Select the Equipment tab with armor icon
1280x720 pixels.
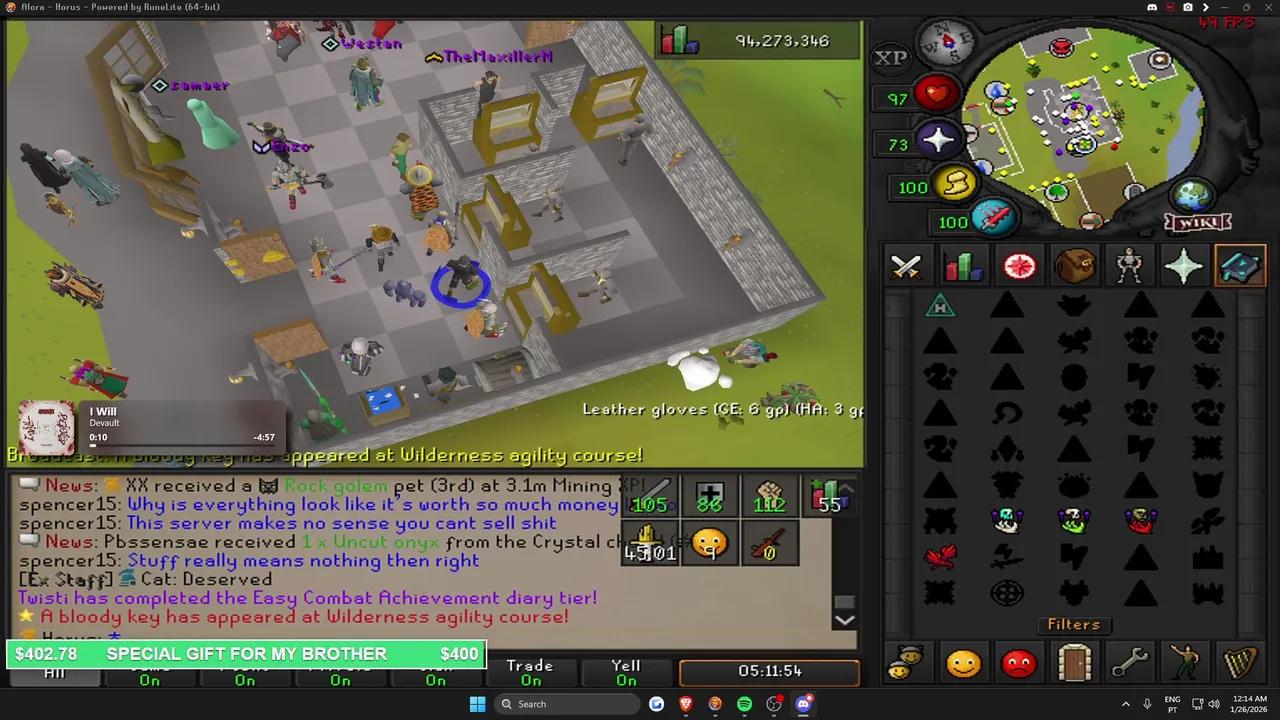(1129, 265)
